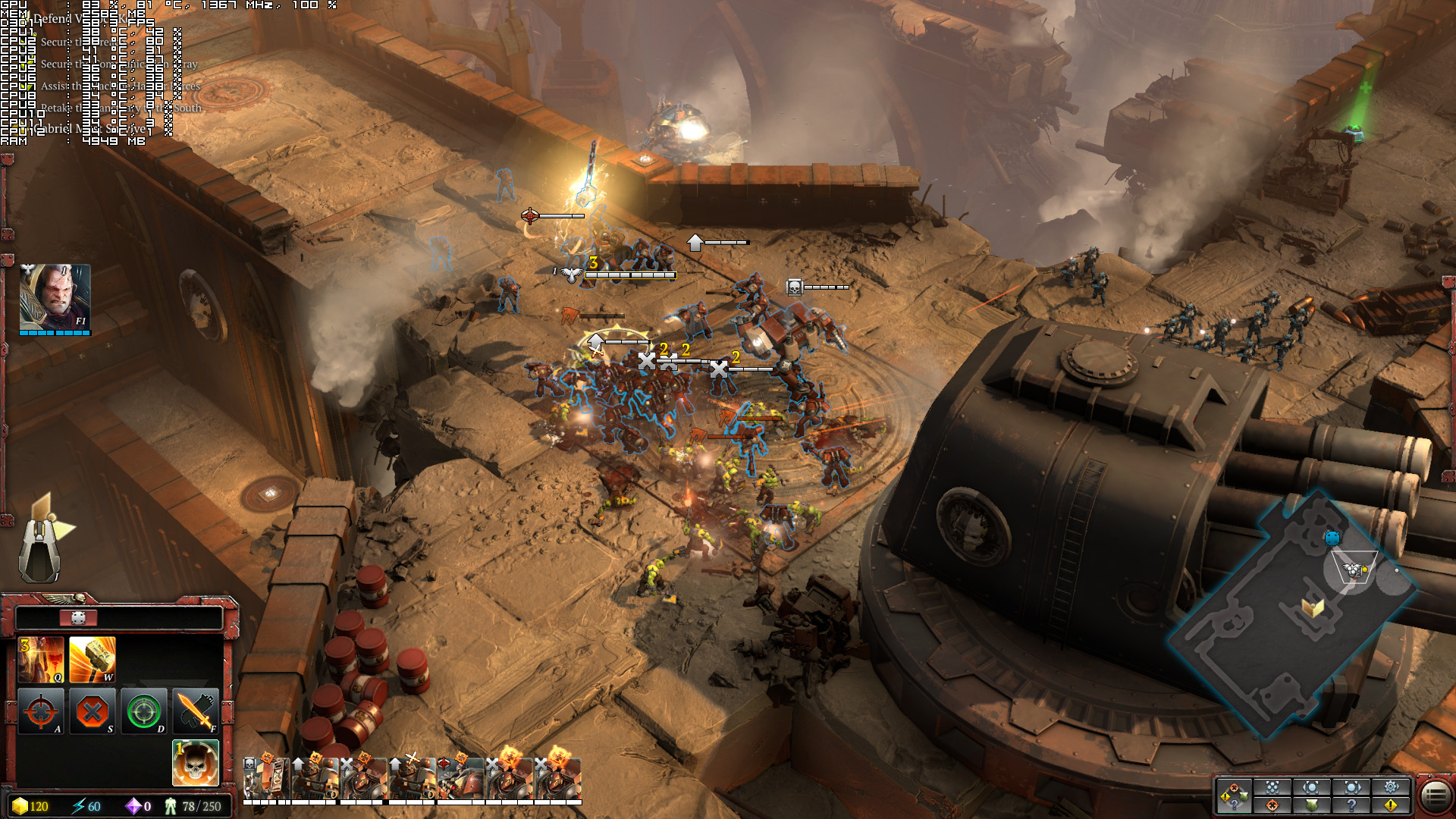Open the main game menu button
The image size is (1456, 819).
click(x=1435, y=795)
